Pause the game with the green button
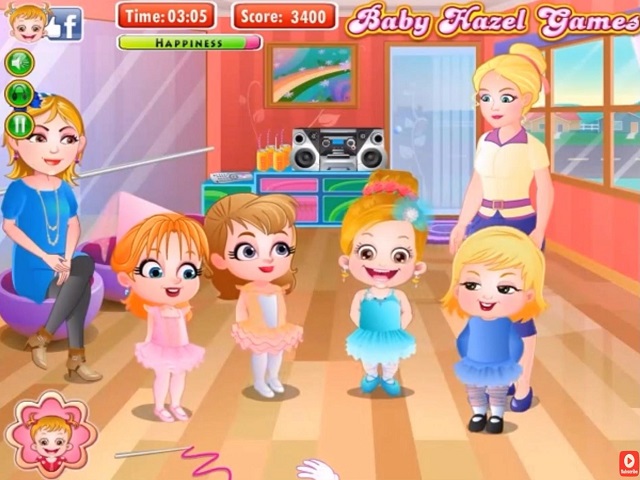 pos(19,124)
